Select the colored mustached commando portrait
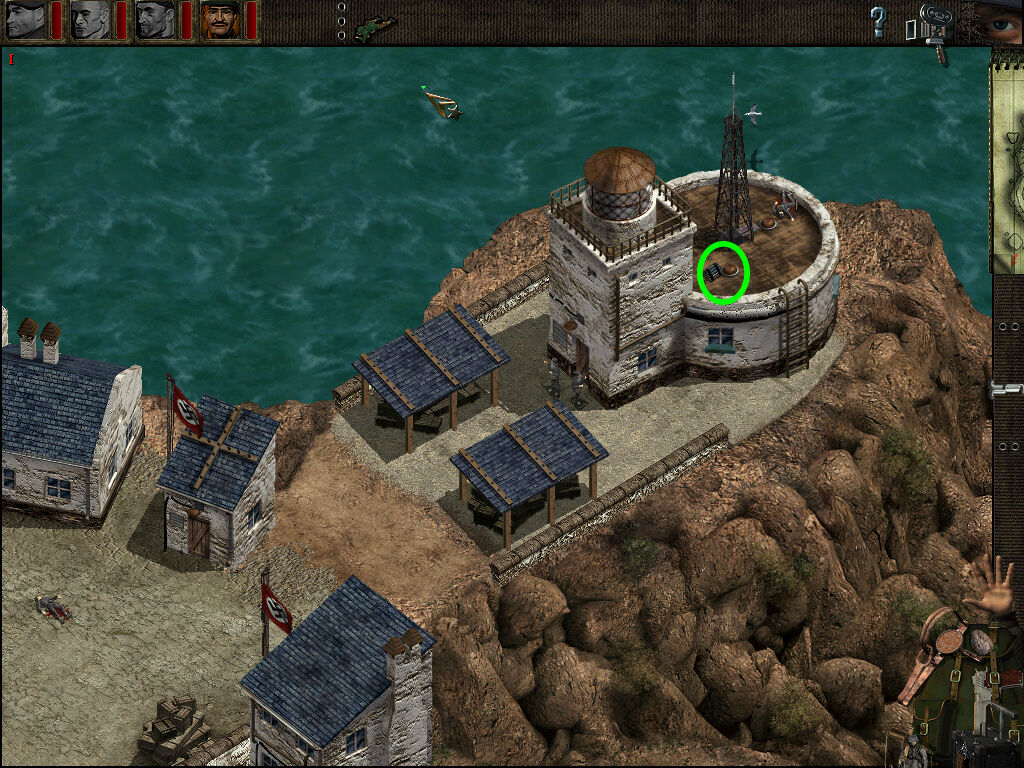1024x768 pixels. [219, 20]
